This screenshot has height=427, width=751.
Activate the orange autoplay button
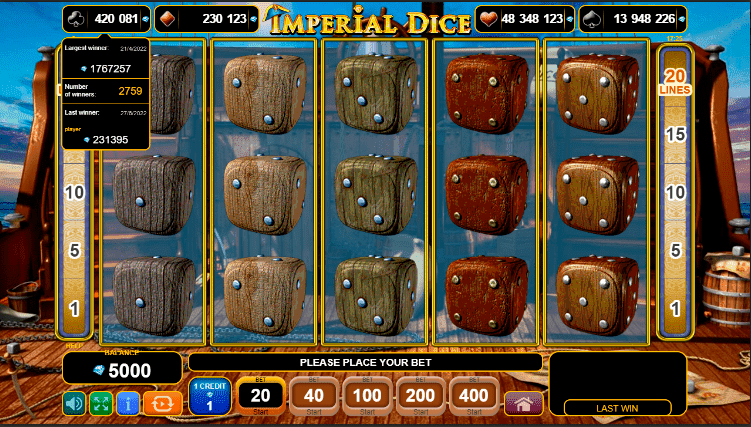(162, 403)
